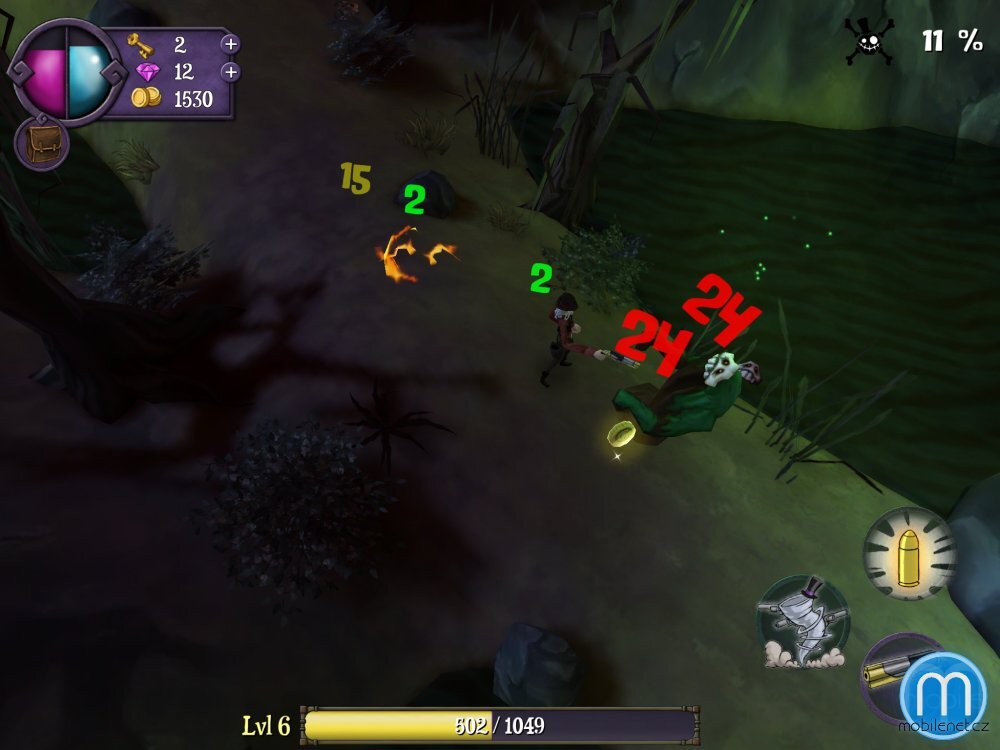Open the leather backpack inventory

pos(41,144)
